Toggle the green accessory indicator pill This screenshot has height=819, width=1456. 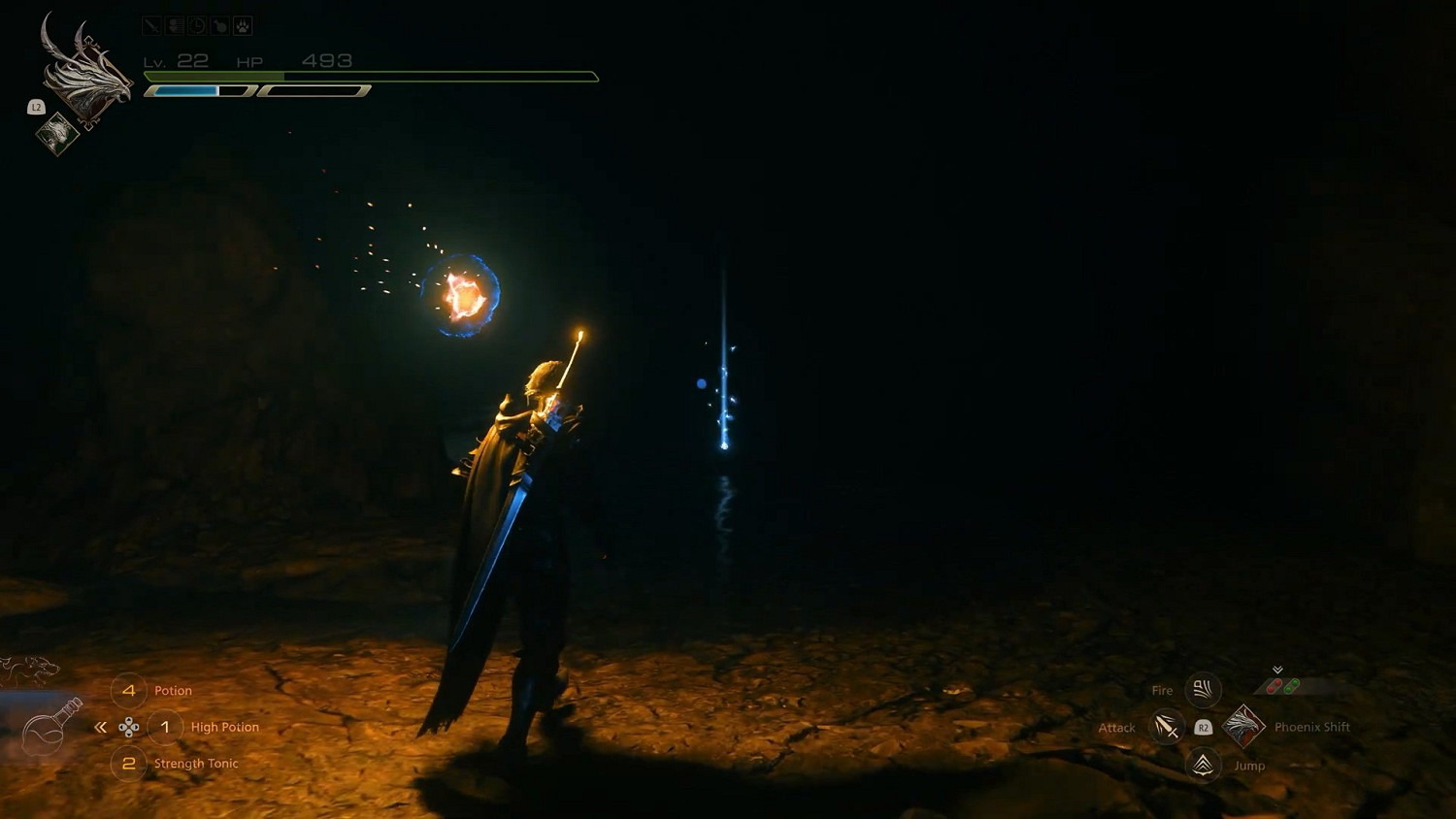[x=1292, y=686]
